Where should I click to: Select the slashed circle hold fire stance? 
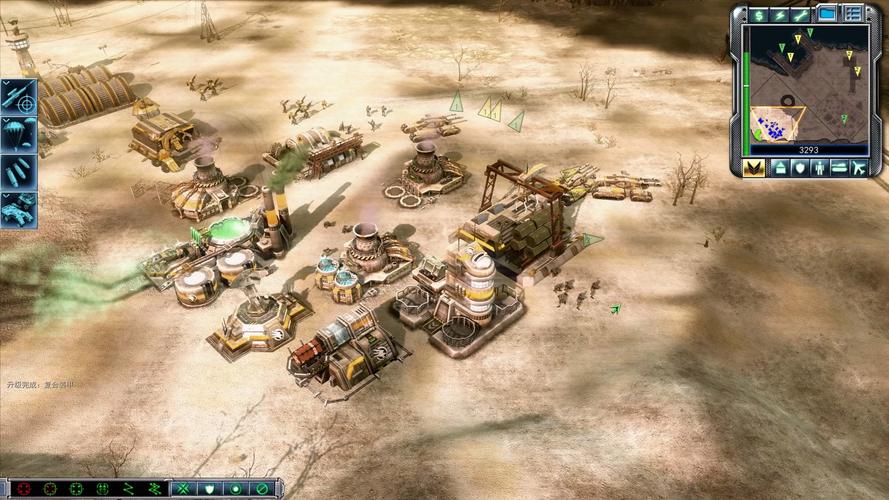tap(262, 489)
